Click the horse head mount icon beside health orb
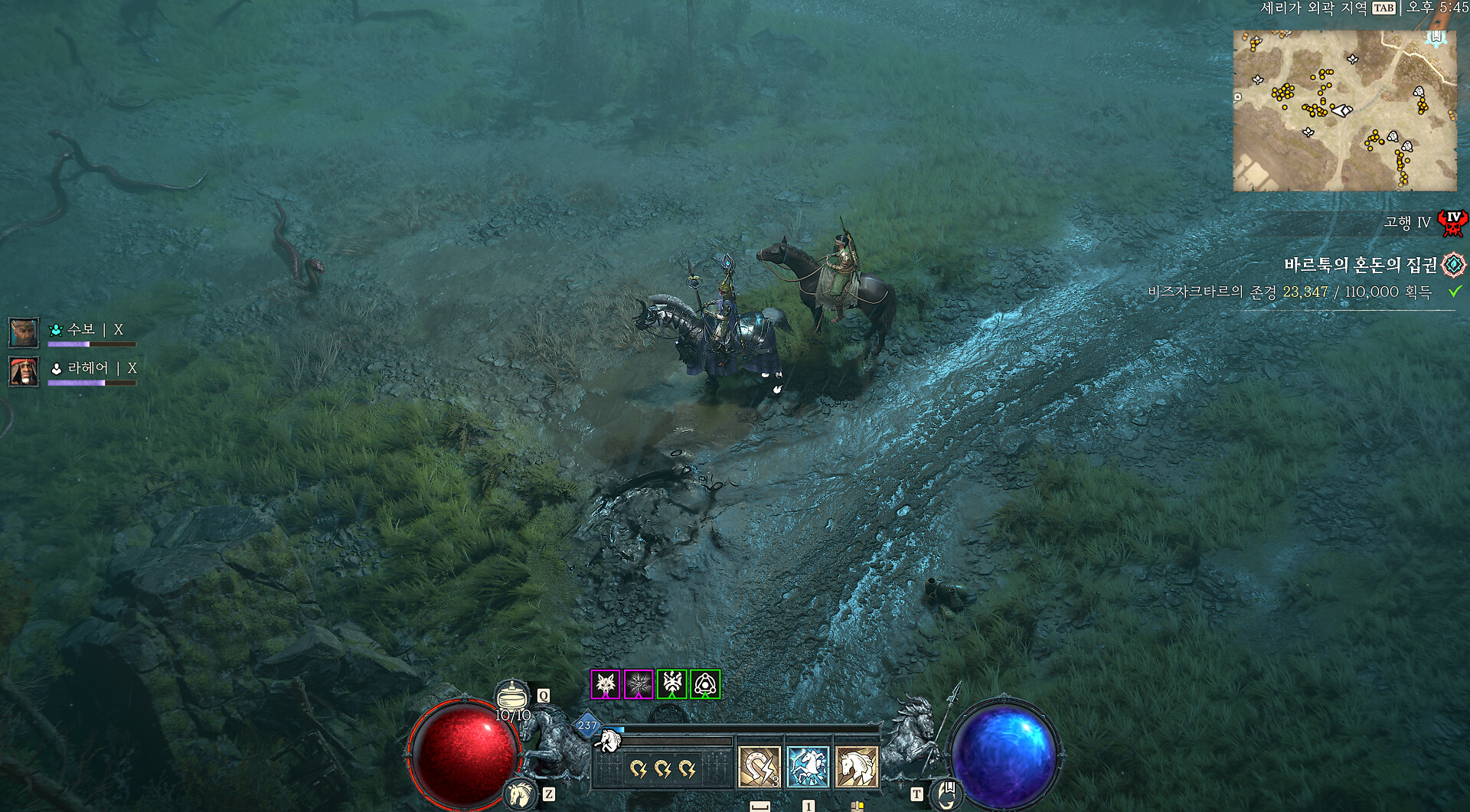 click(x=520, y=794)
